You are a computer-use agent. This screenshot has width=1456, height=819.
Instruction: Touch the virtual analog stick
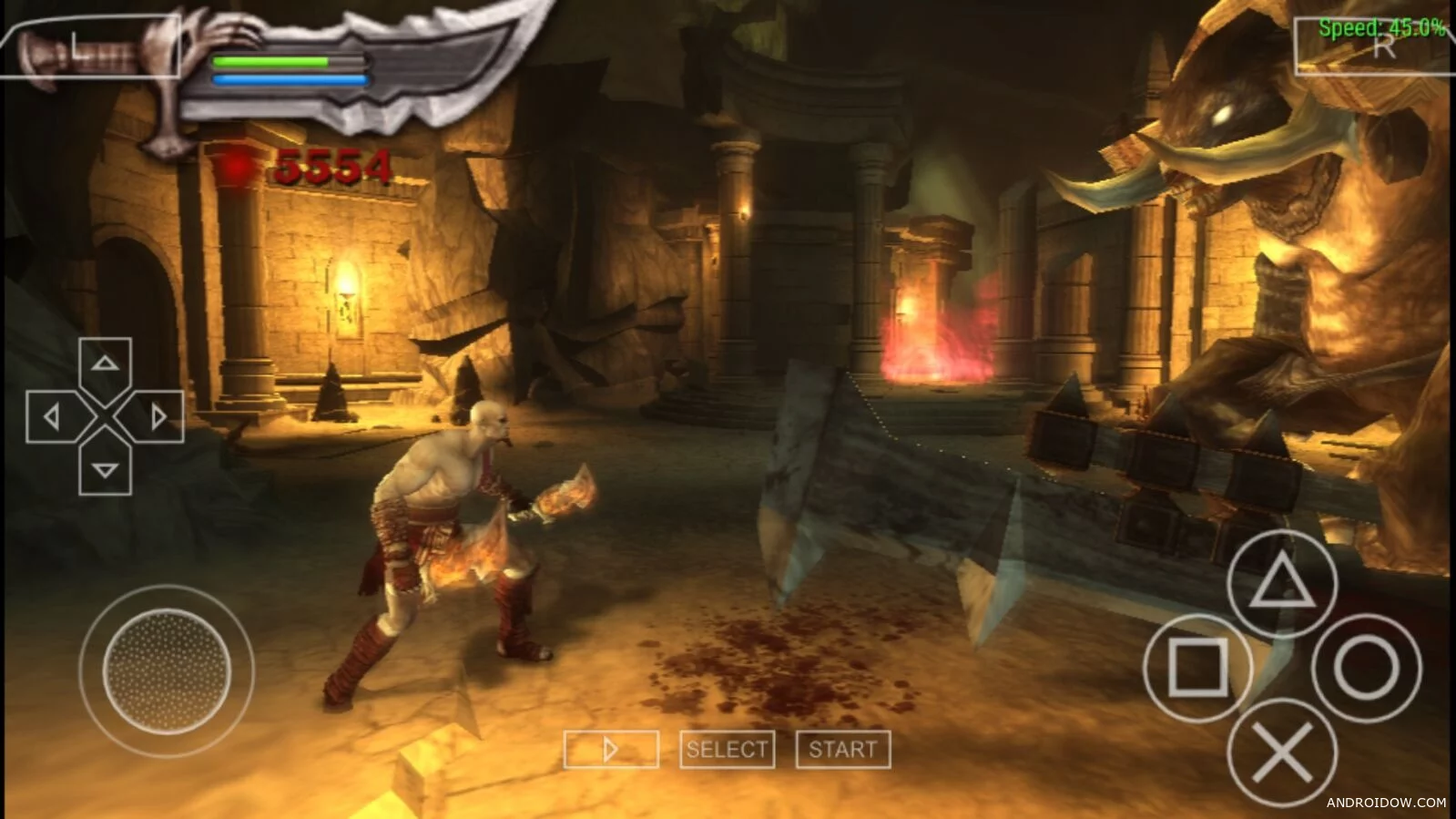[x=167, y=670]
